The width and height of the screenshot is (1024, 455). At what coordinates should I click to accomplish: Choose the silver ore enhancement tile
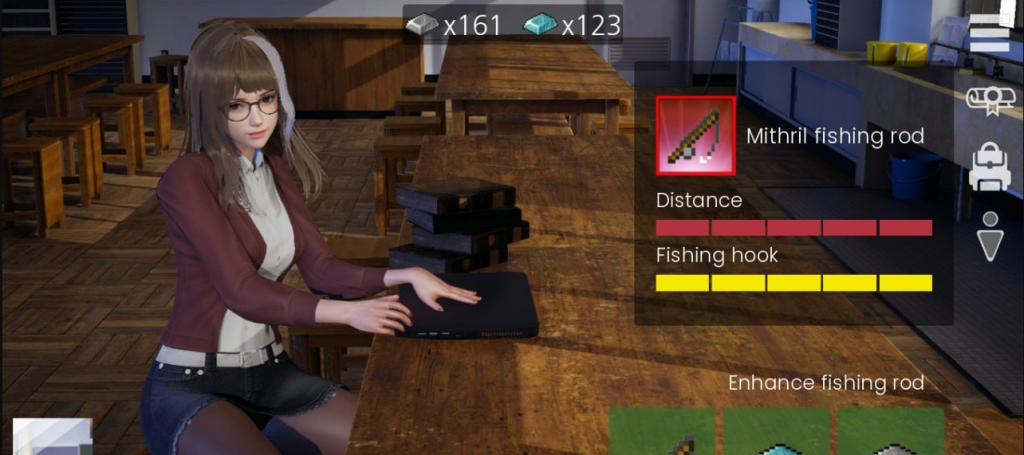tap(891, 432)
